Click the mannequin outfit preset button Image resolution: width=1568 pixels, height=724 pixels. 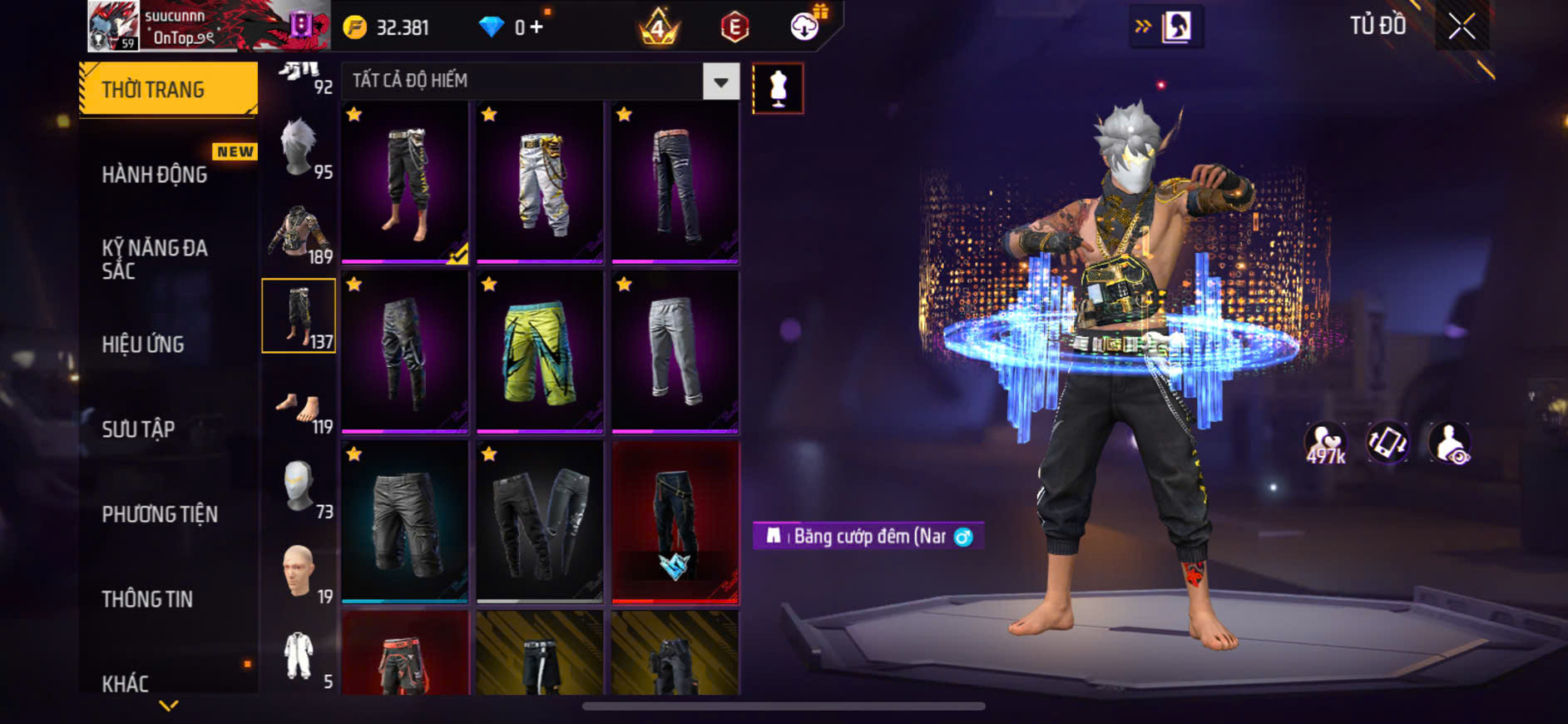[x=778, y=88]
